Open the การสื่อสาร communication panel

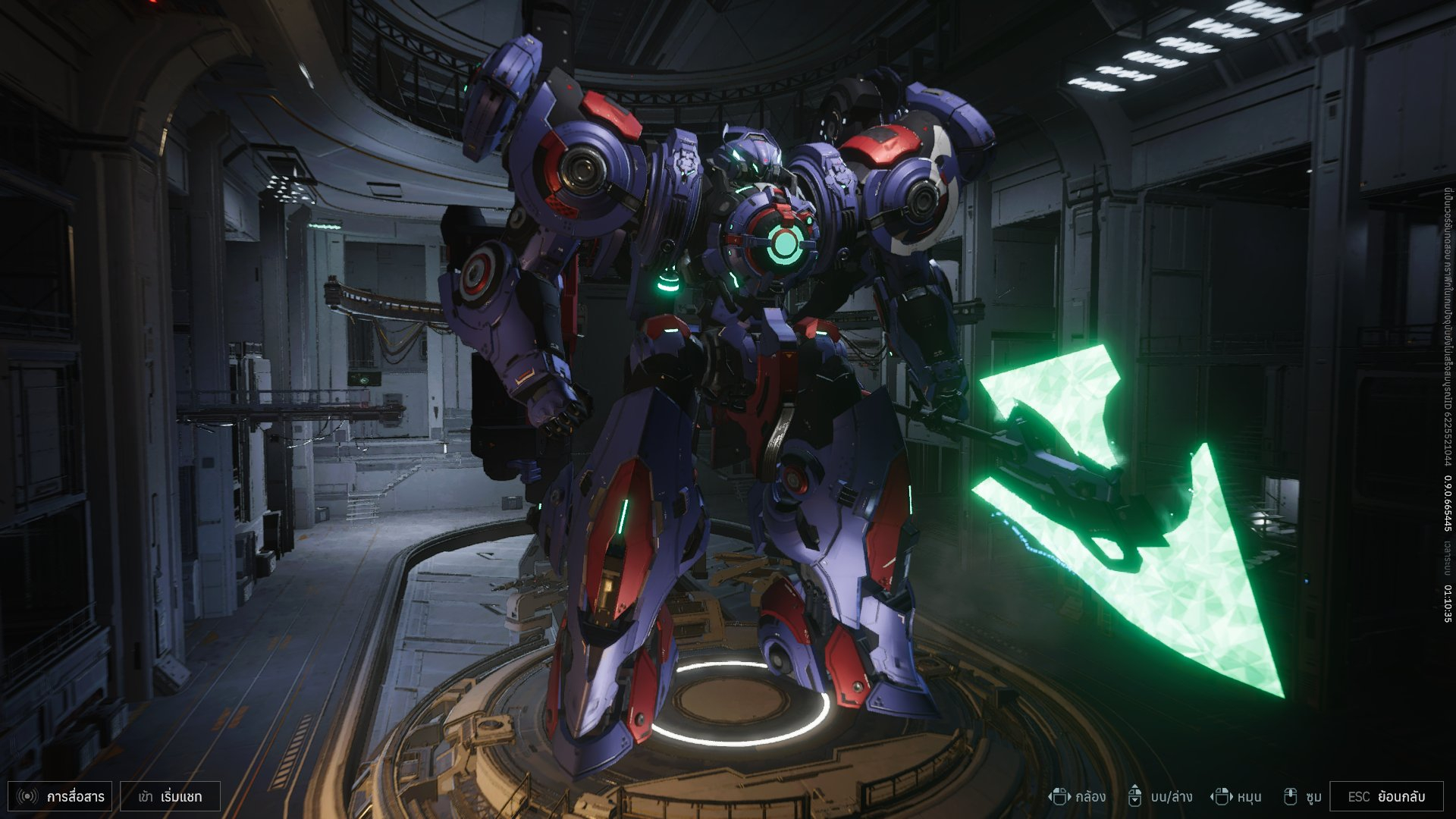click(x=61, y=796)
